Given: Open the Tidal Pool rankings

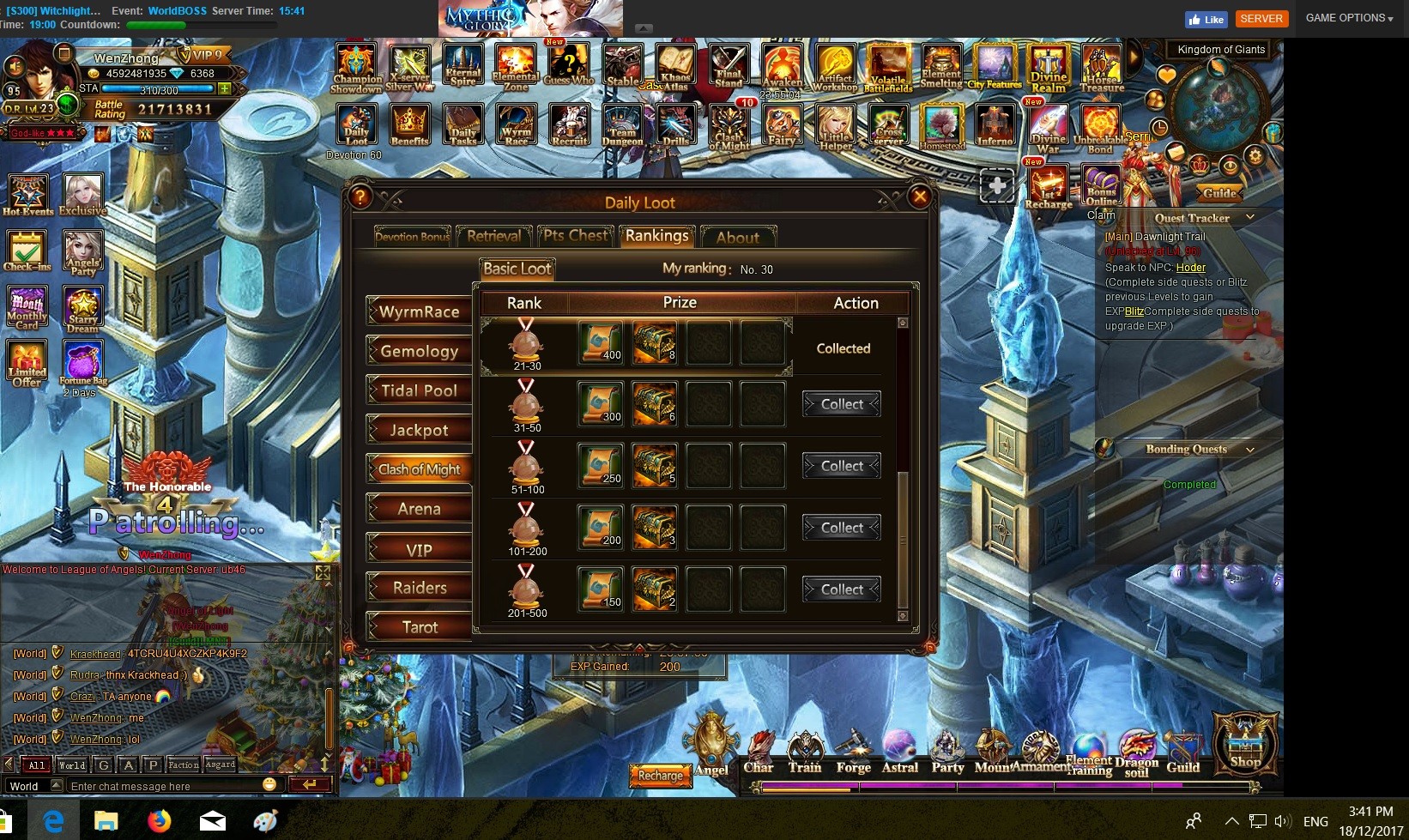Looking at the screenshot, I should coord(420,390).
